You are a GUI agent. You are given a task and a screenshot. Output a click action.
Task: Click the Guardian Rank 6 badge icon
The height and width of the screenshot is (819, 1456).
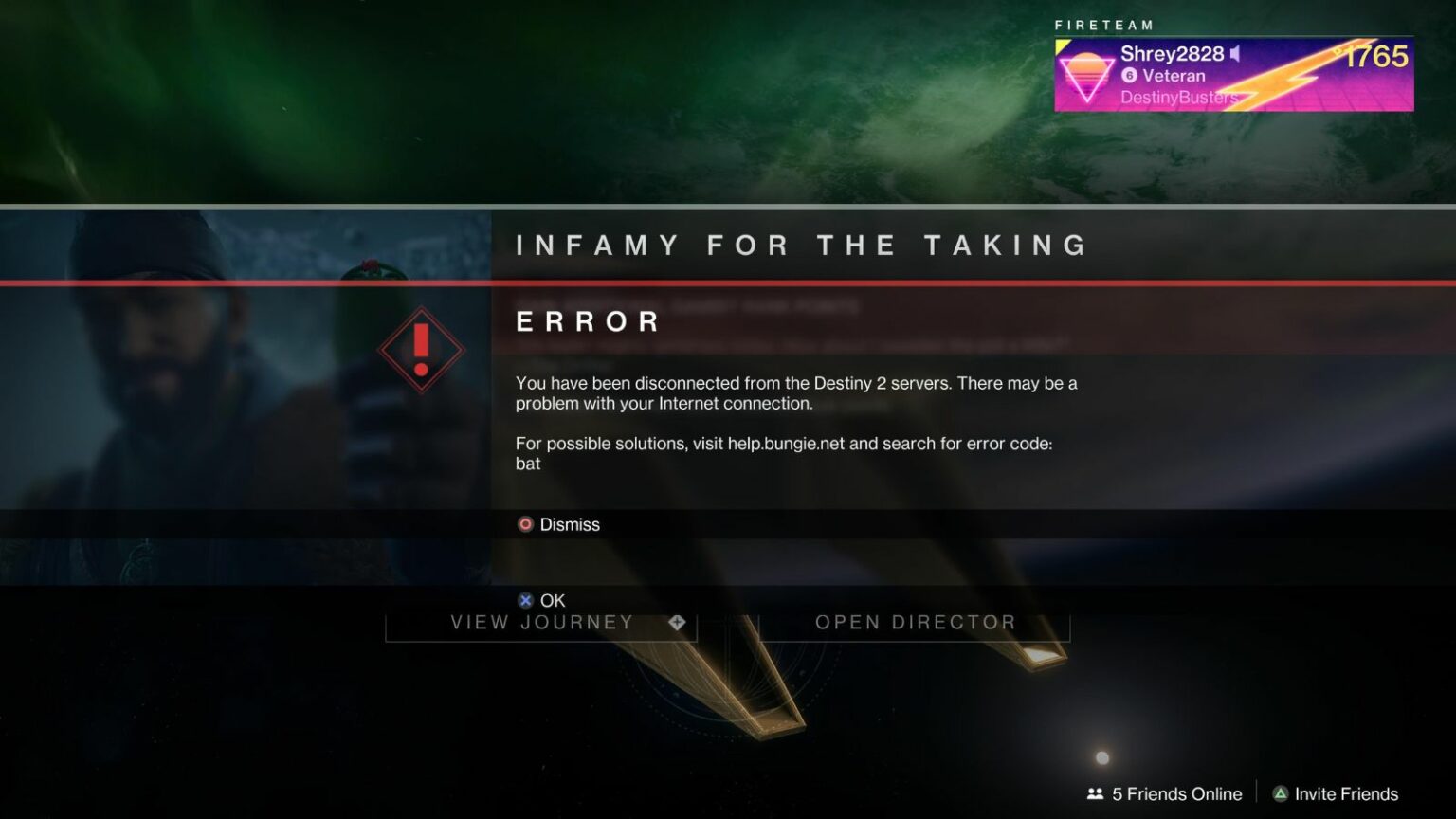(x=1128, y=76)
